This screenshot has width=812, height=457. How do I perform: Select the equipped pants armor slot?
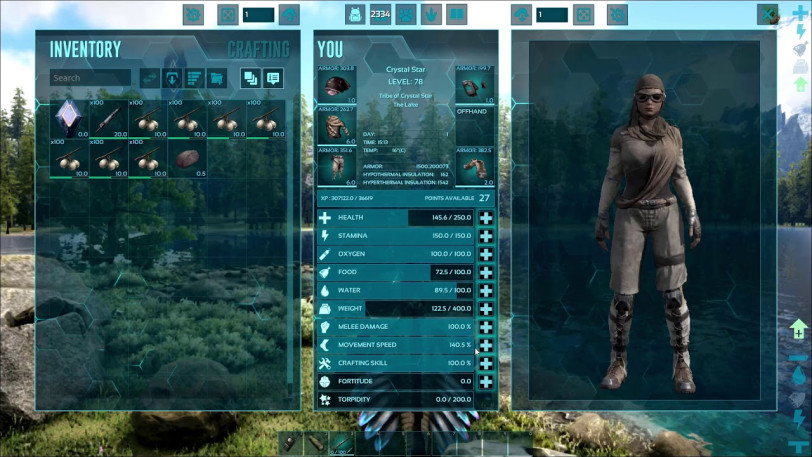point(336,166)
